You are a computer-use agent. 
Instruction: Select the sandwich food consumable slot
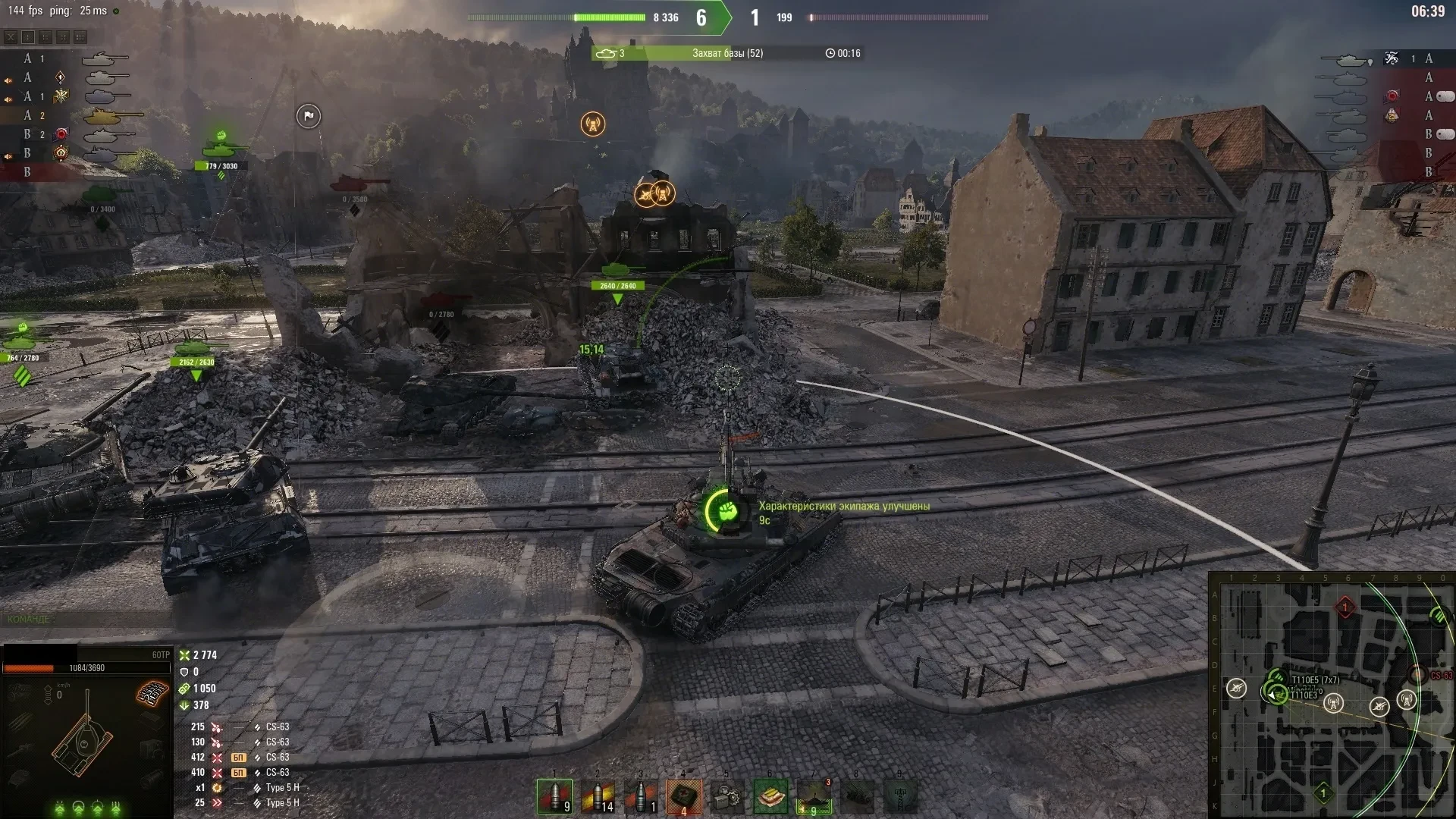(770, 796)
